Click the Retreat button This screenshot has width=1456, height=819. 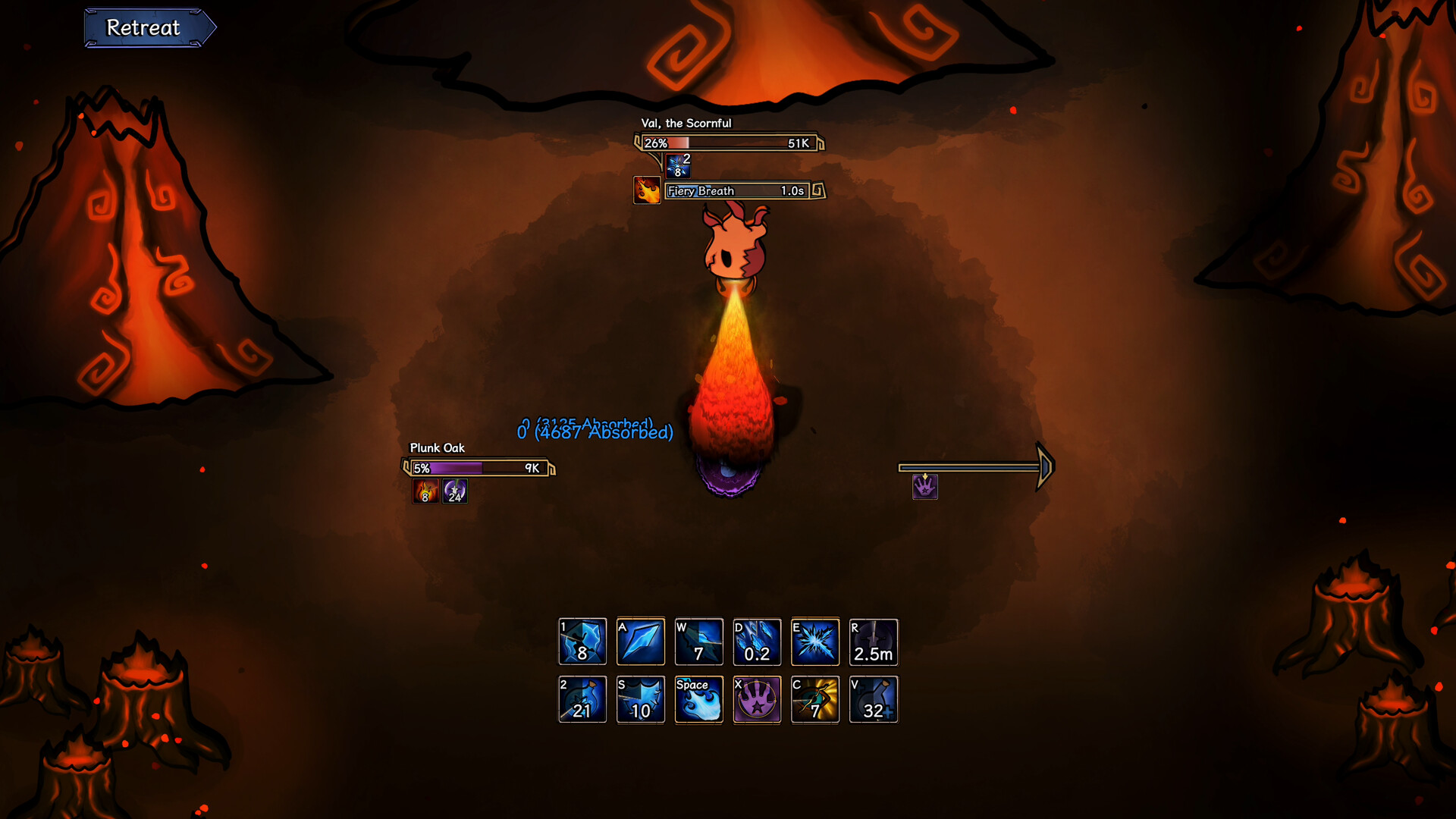(x=149, y=27)
